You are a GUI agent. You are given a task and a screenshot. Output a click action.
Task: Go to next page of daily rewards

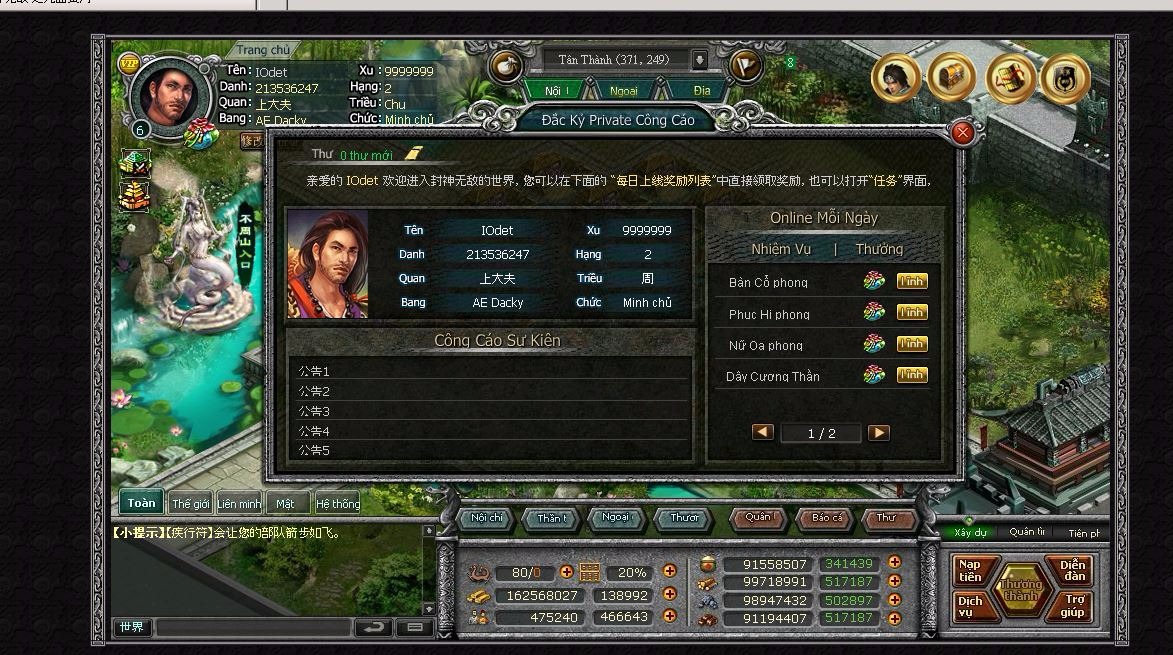click(x=878, y=433)
